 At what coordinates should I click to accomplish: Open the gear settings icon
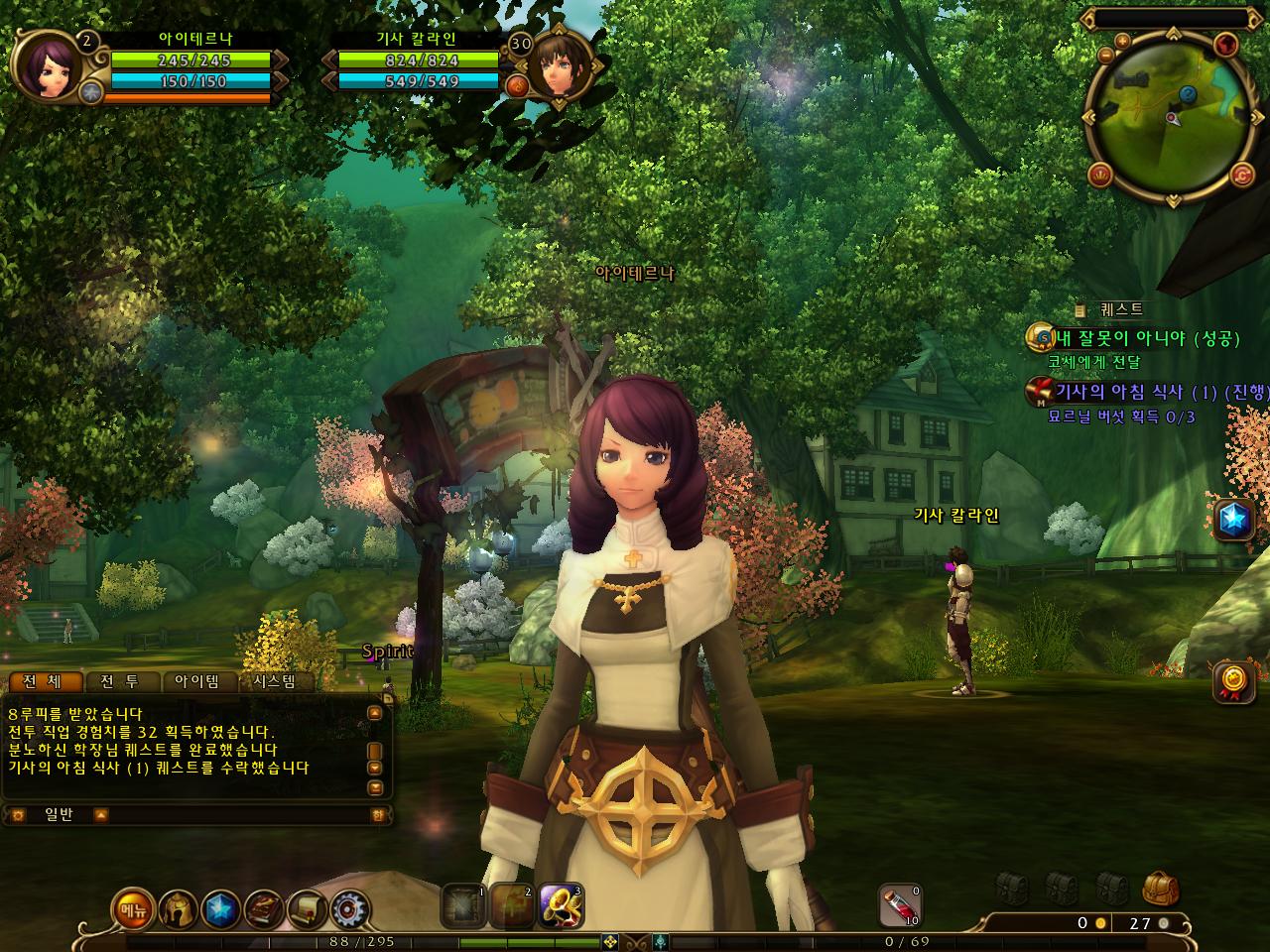[349, 908]
